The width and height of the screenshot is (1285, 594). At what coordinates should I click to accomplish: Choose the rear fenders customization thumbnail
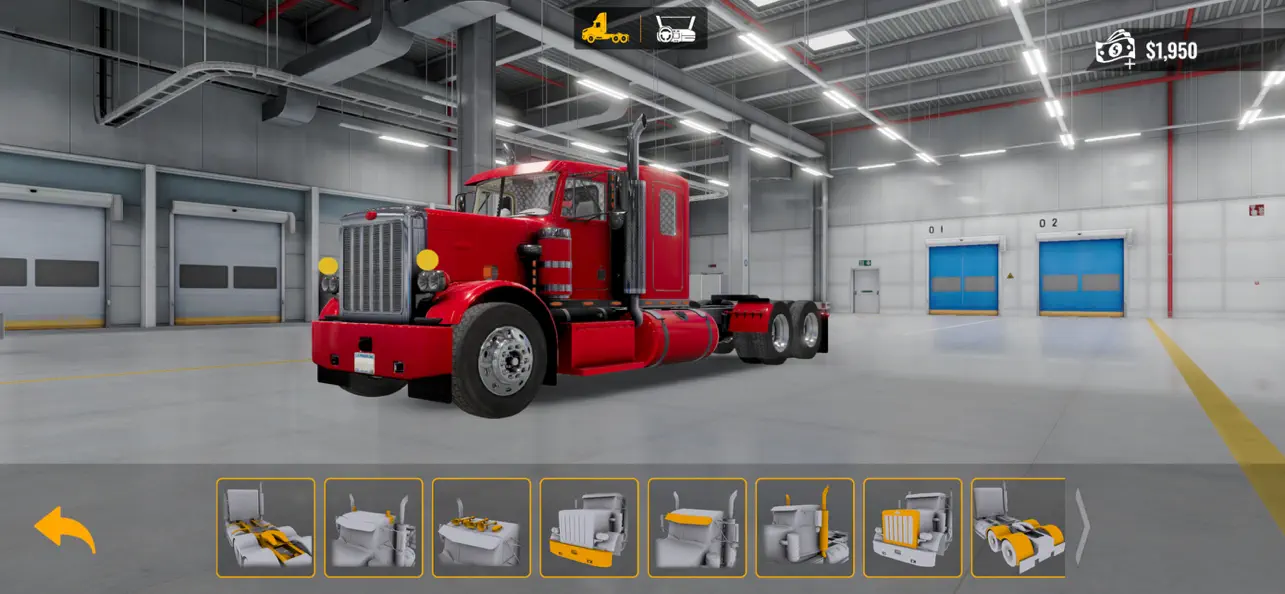1018,528
